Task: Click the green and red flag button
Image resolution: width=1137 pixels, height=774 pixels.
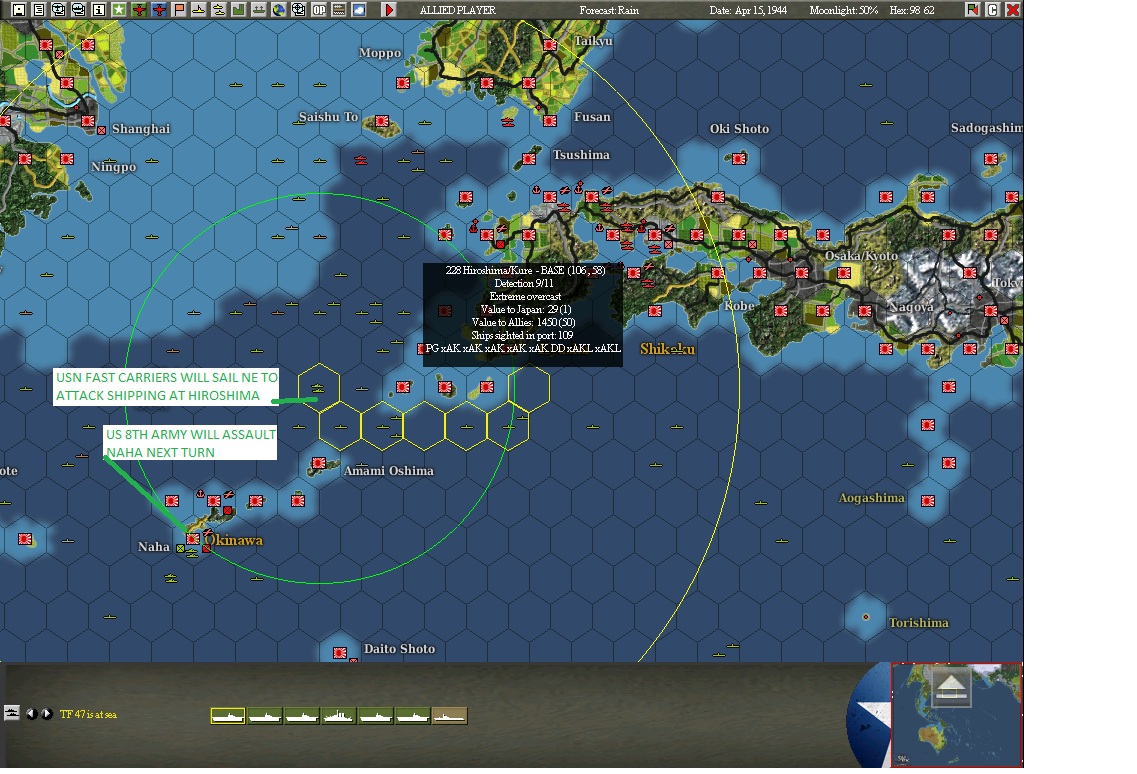Action: pos(973,10)
